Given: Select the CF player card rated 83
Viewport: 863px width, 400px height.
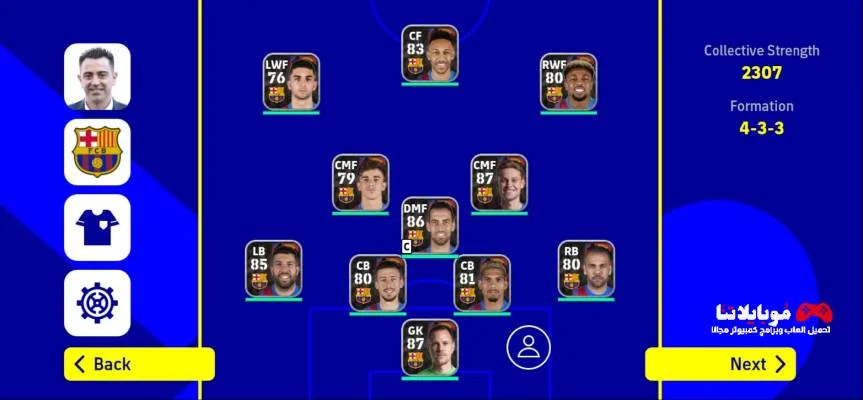Looking at the screenshot, I should click(430, 53).
